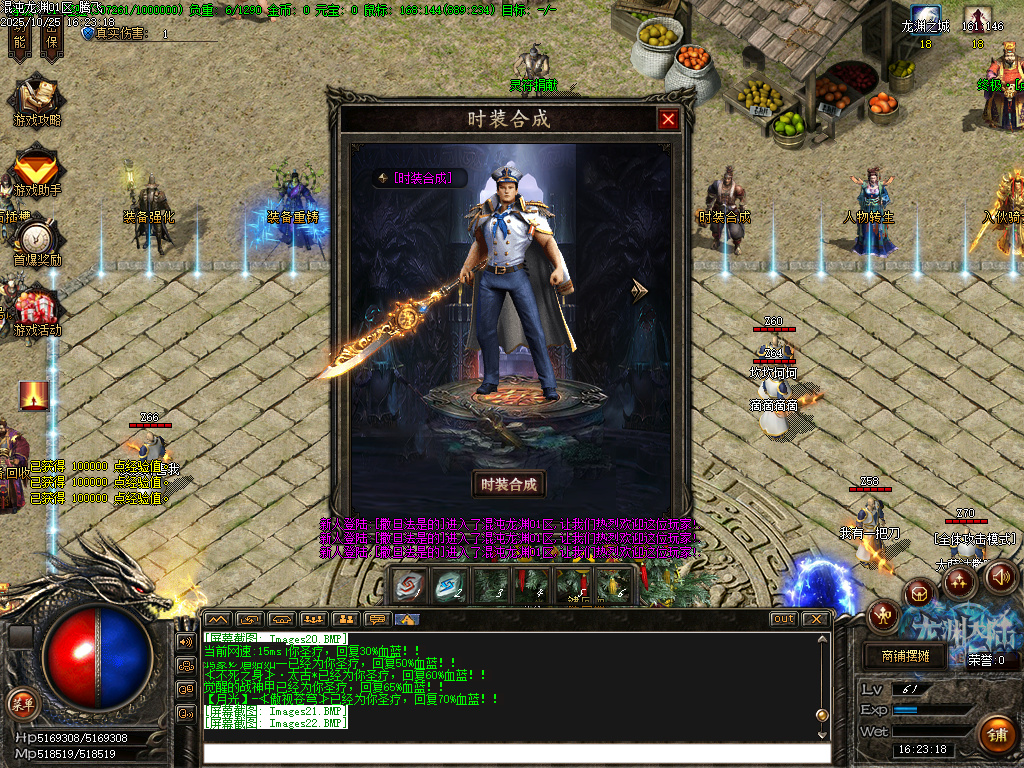Click the 时装合成 craft button
This screenshot has width=1024, height=768.
coord(509,484)
